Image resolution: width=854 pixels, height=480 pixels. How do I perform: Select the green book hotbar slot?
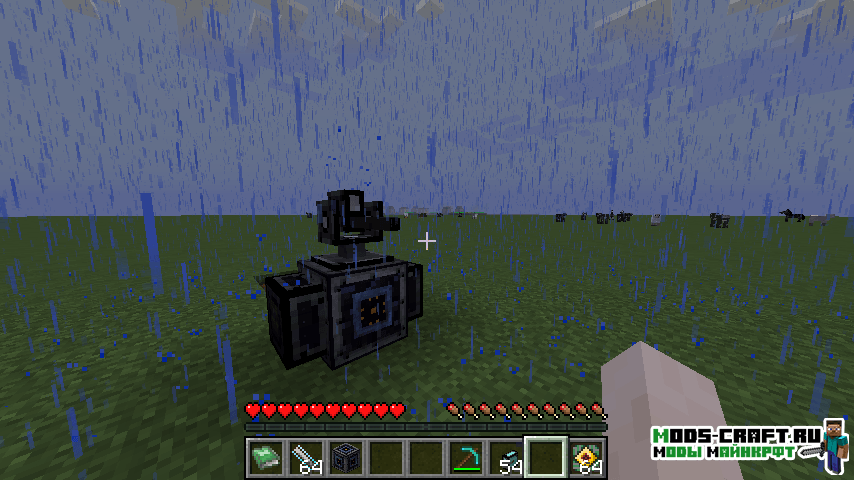pyautogui.click(x=265, y=458)
